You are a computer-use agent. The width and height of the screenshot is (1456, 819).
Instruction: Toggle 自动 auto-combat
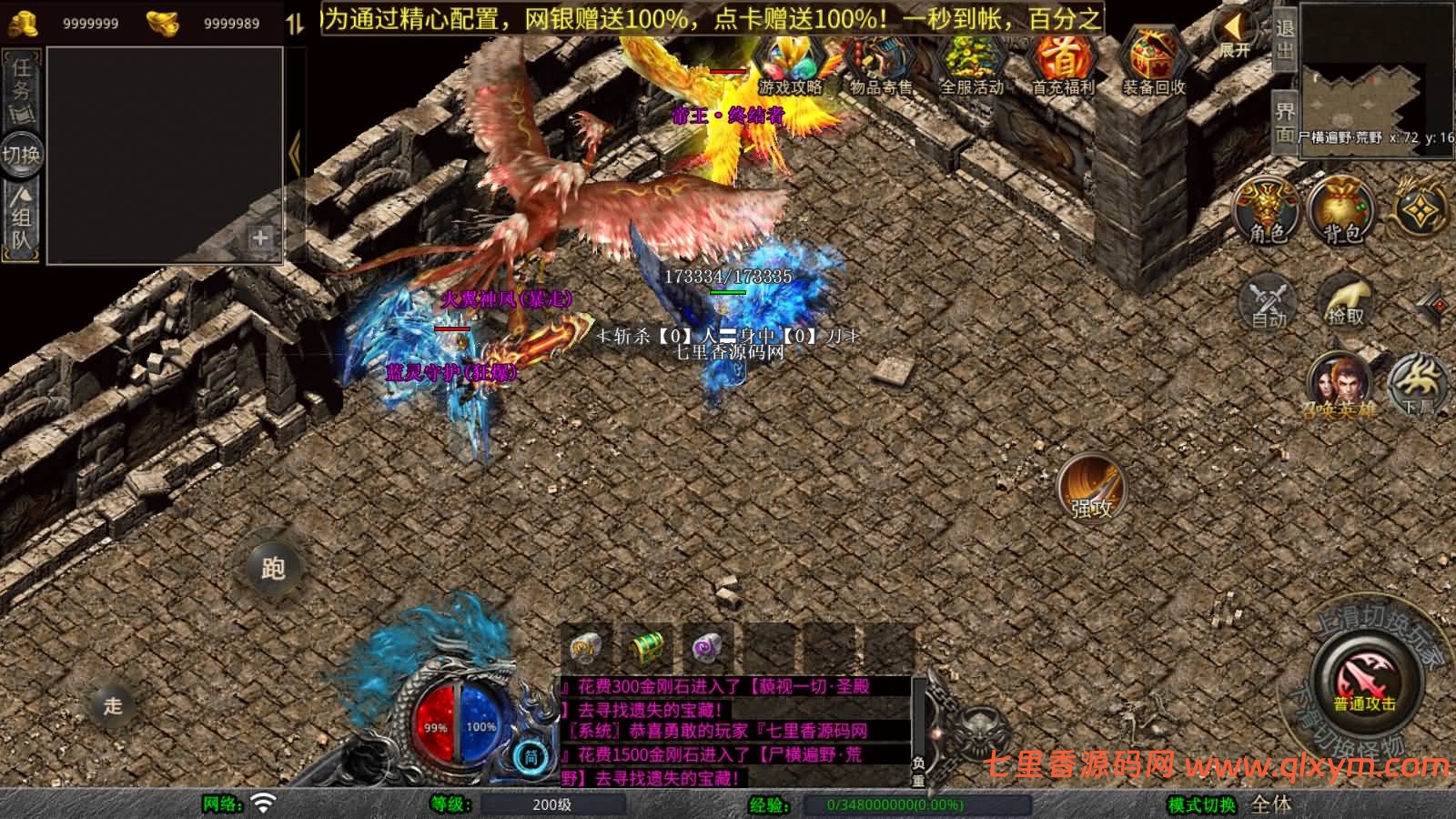(1269, 301)
